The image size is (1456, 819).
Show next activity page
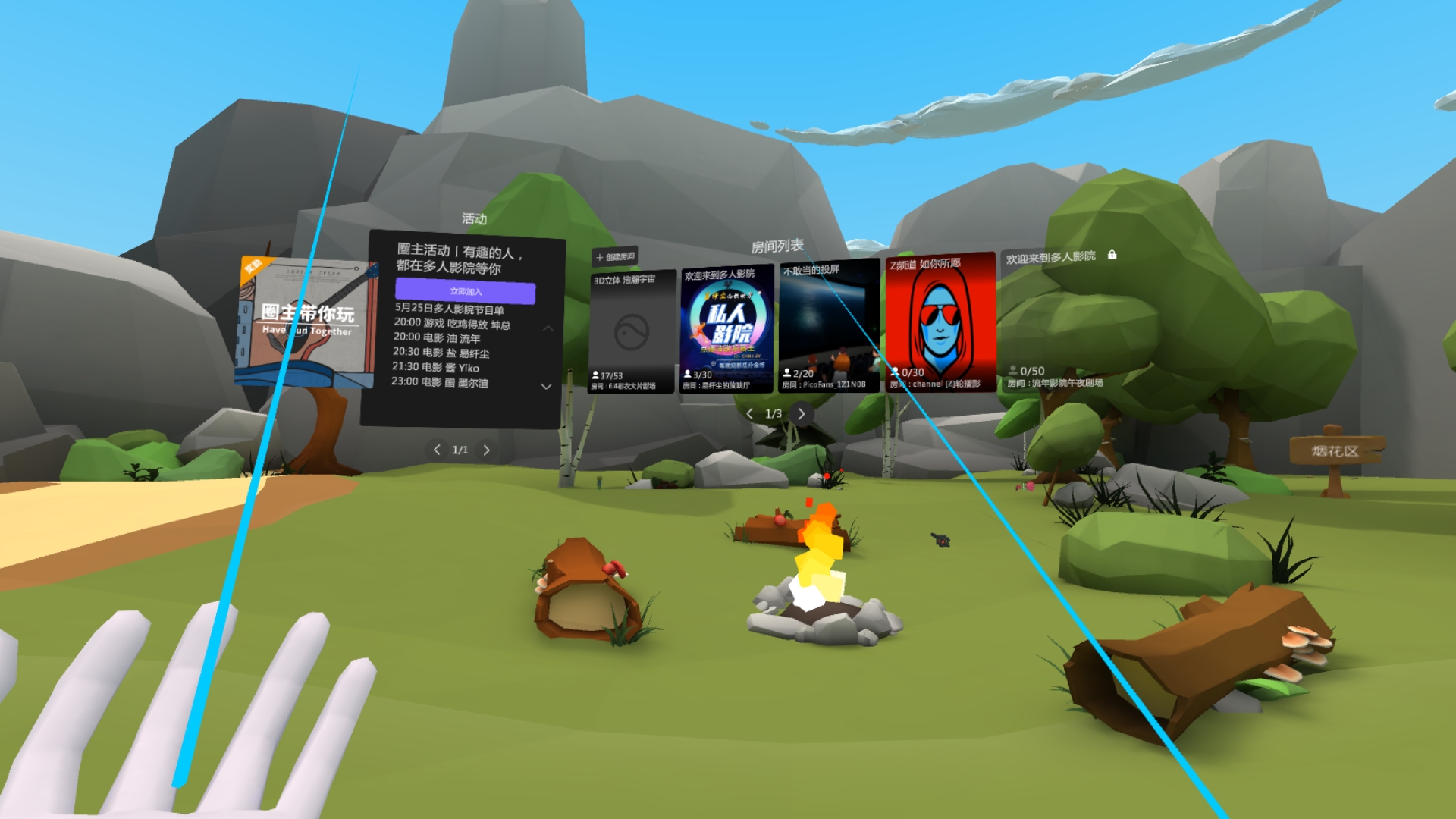(487, 450)
